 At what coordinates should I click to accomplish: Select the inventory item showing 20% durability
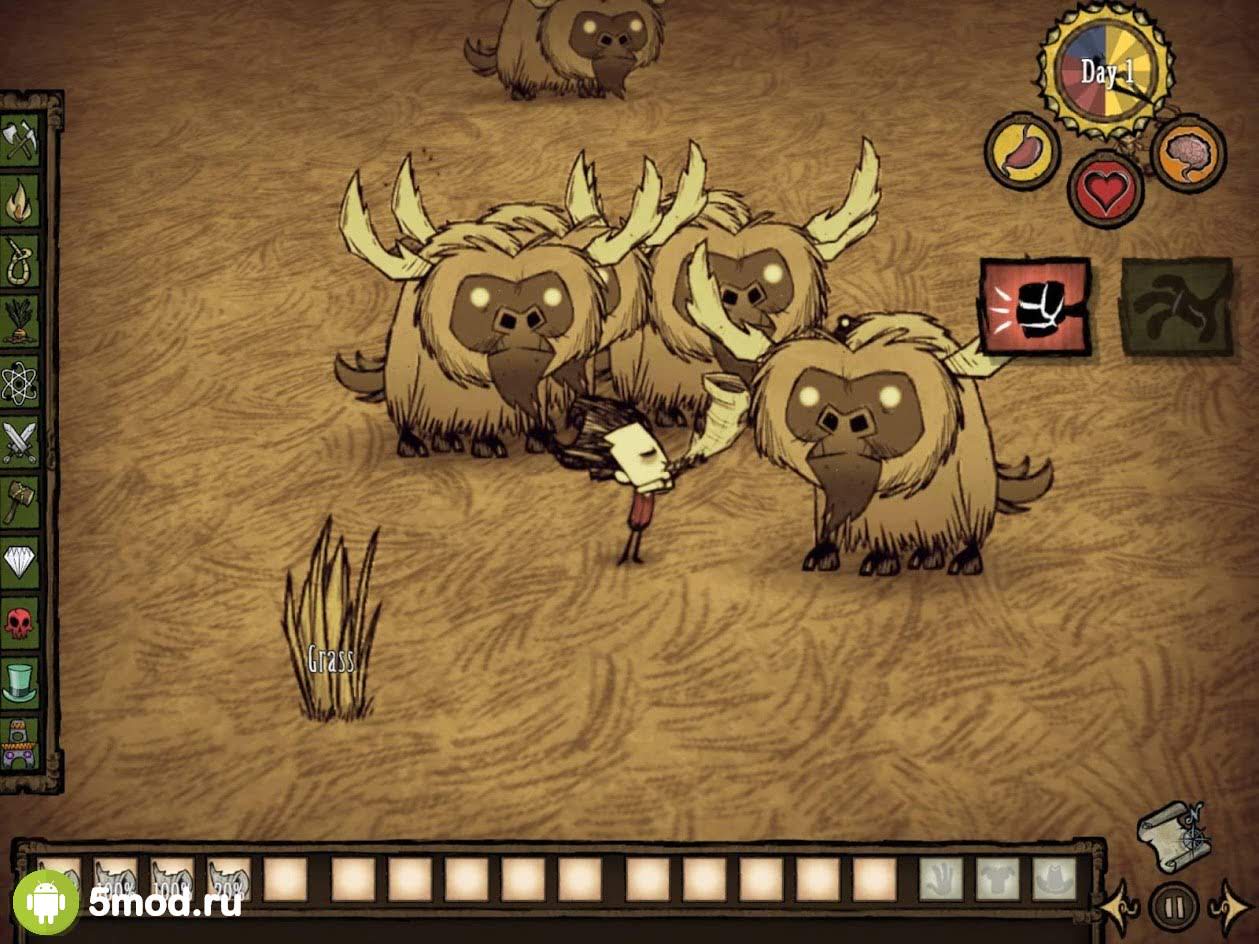click(229, 878)
